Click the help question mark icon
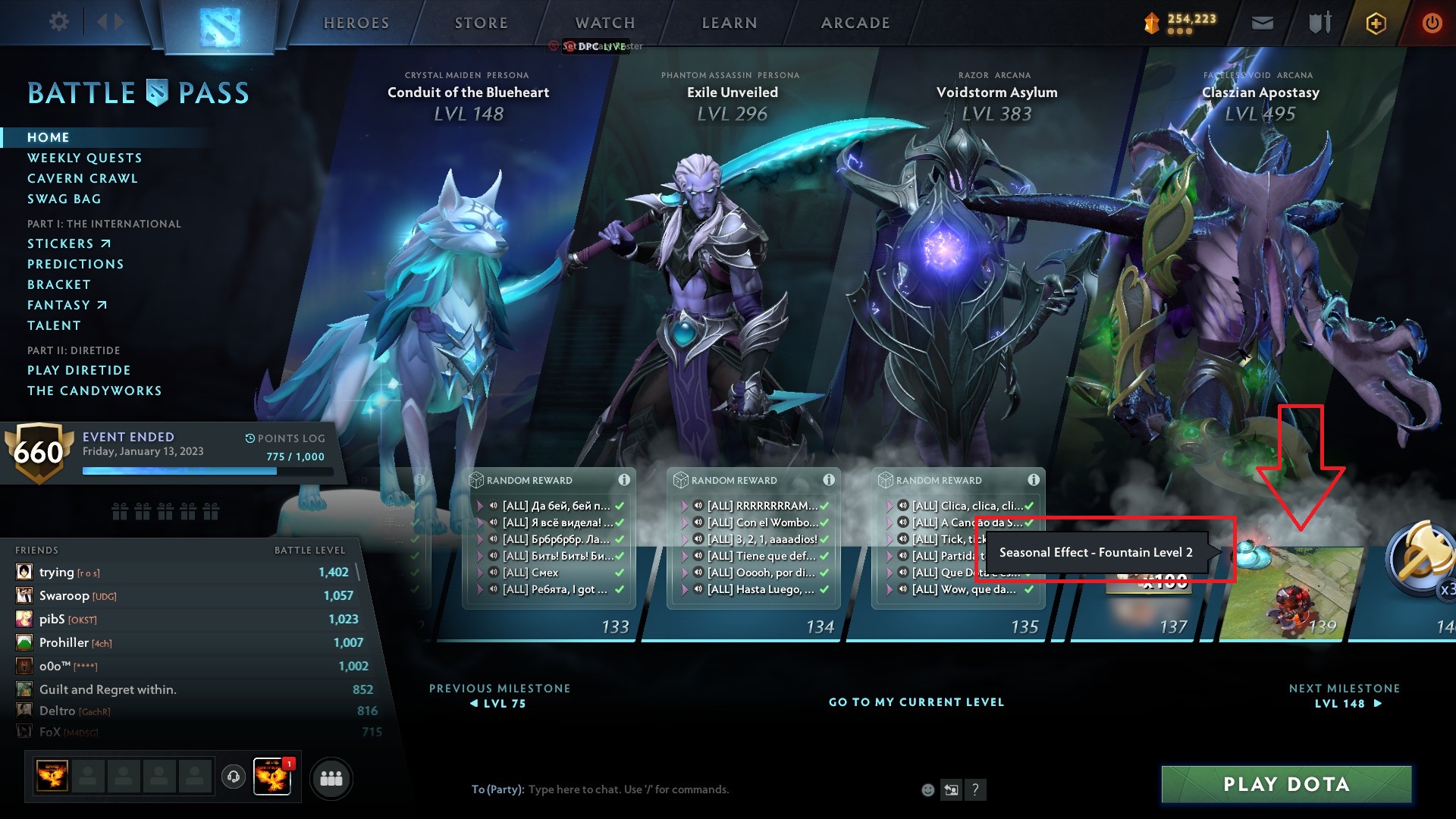Screen dimensions: 1456x819 click(974, 789)
